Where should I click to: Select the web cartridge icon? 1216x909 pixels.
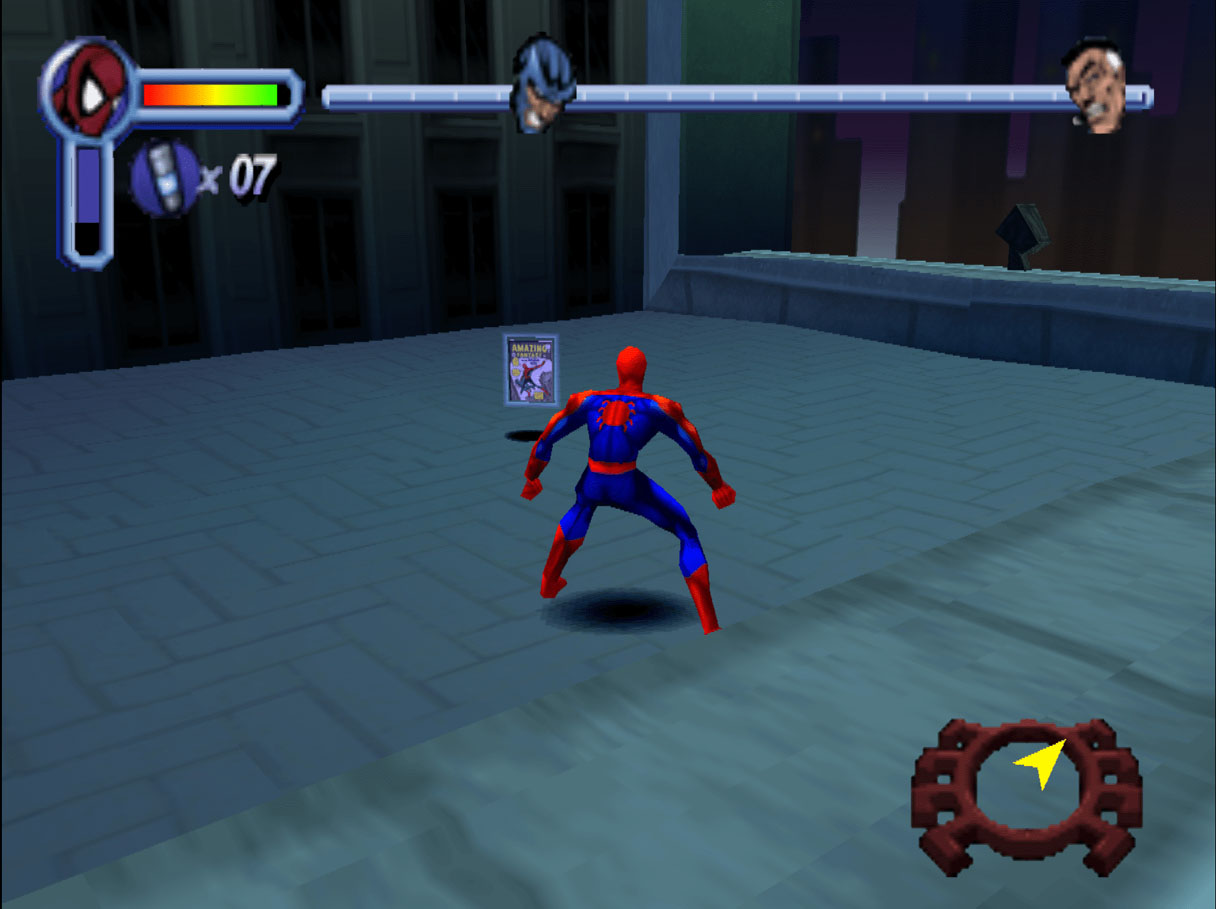[x=163, y=177]
